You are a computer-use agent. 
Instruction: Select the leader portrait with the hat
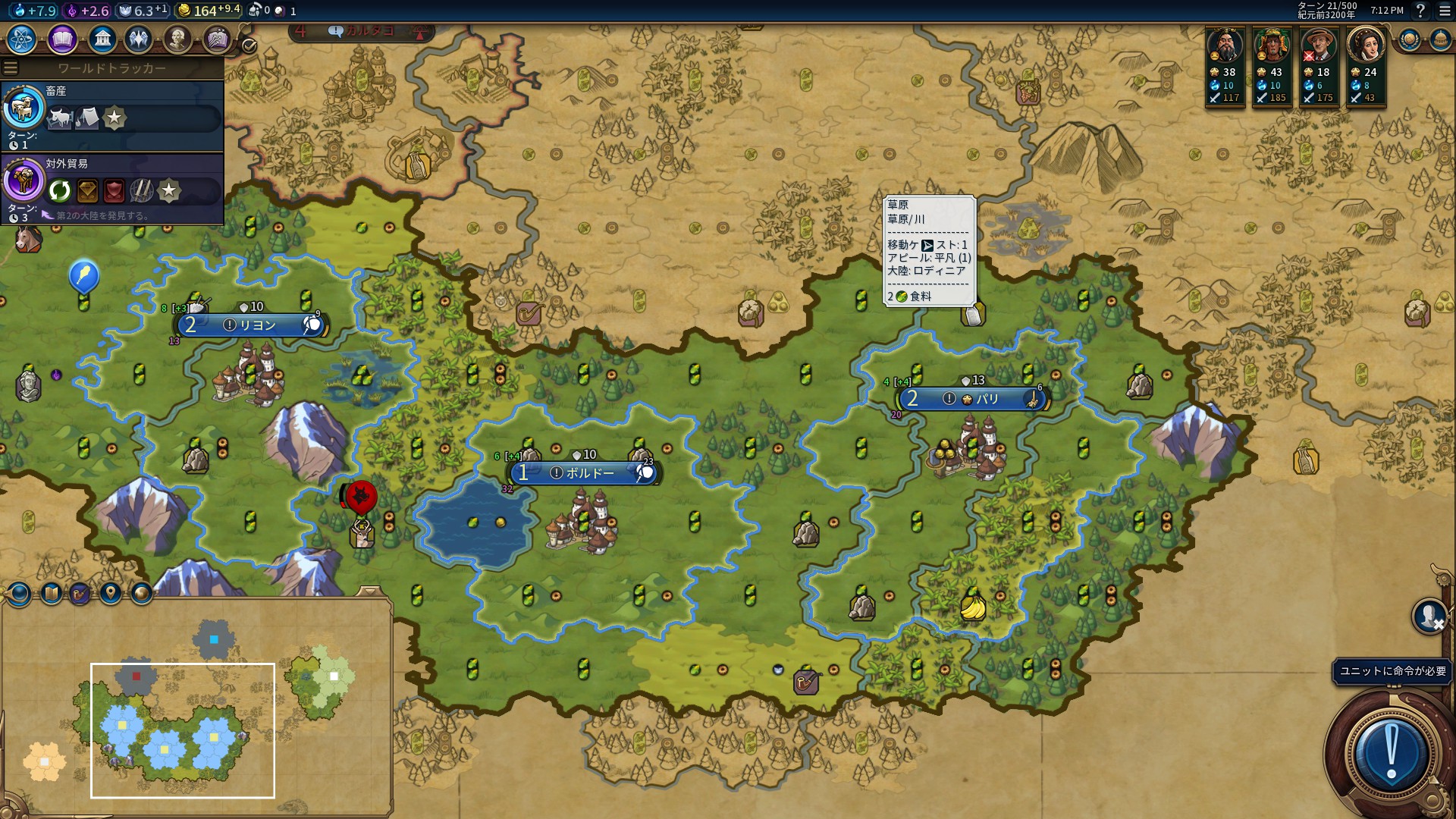pos(1319,45)
